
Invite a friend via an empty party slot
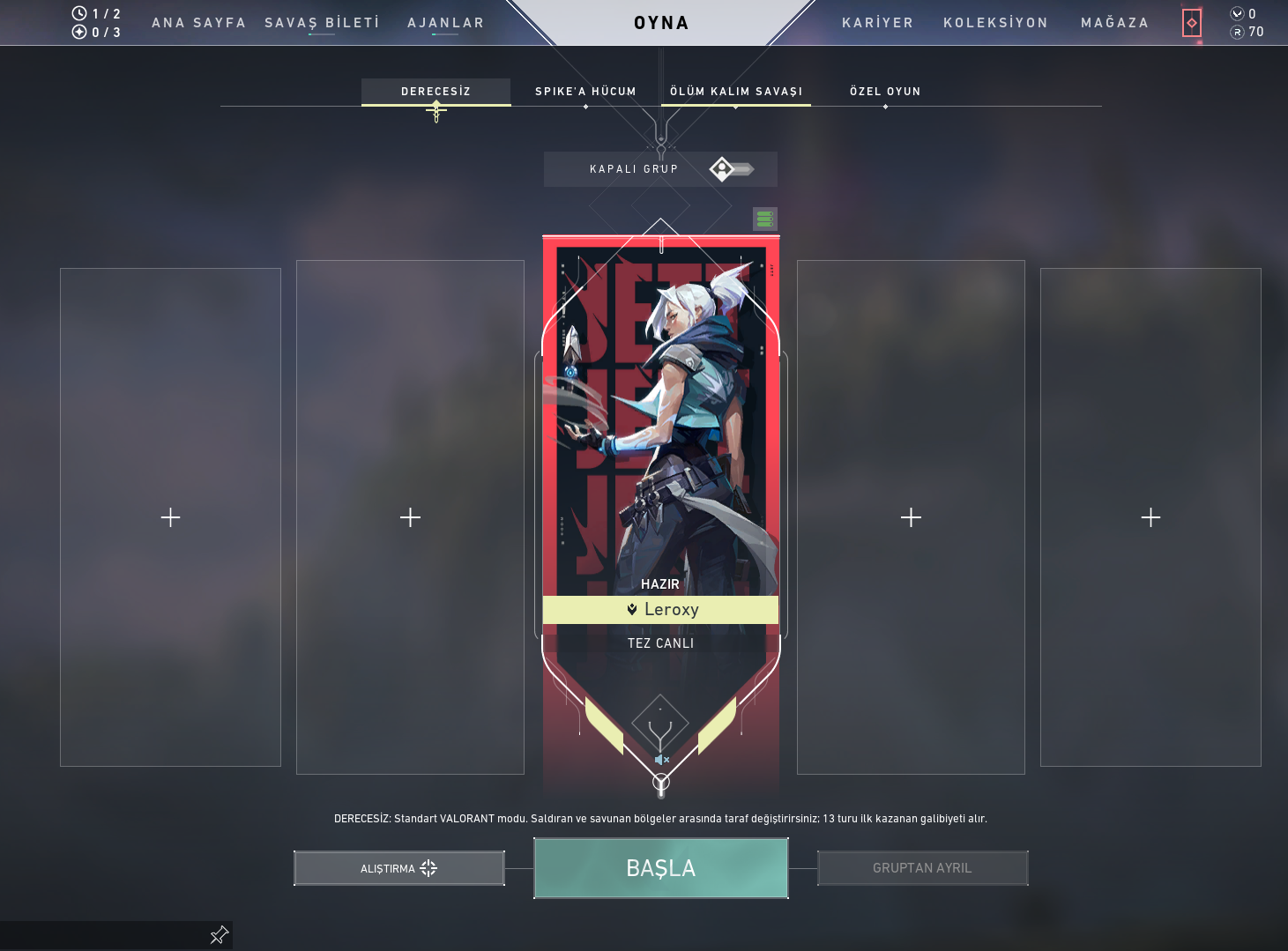tap(170, 517)
